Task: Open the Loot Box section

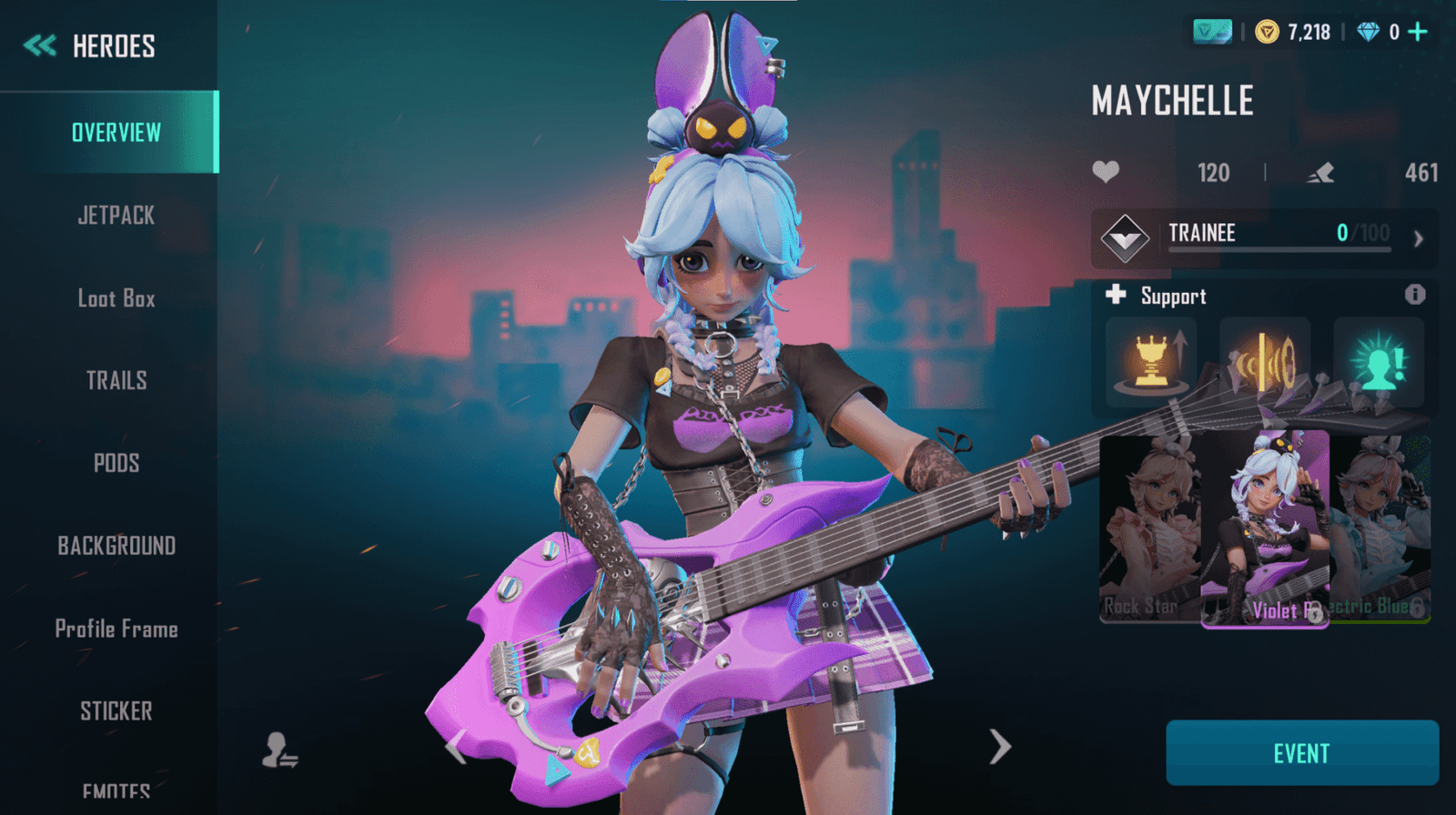Action: coord(116,297)
